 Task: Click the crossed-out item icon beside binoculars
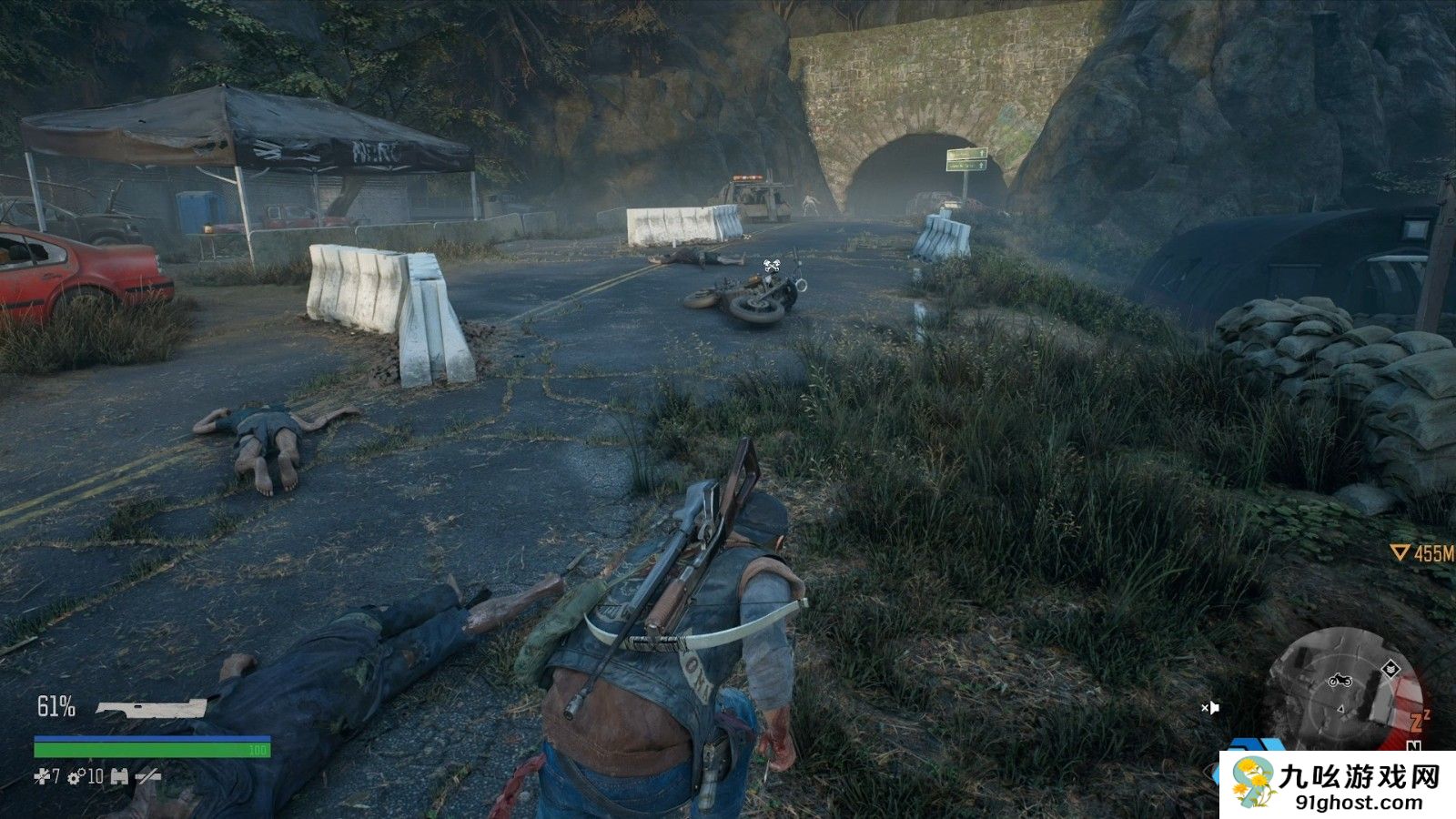147,777
